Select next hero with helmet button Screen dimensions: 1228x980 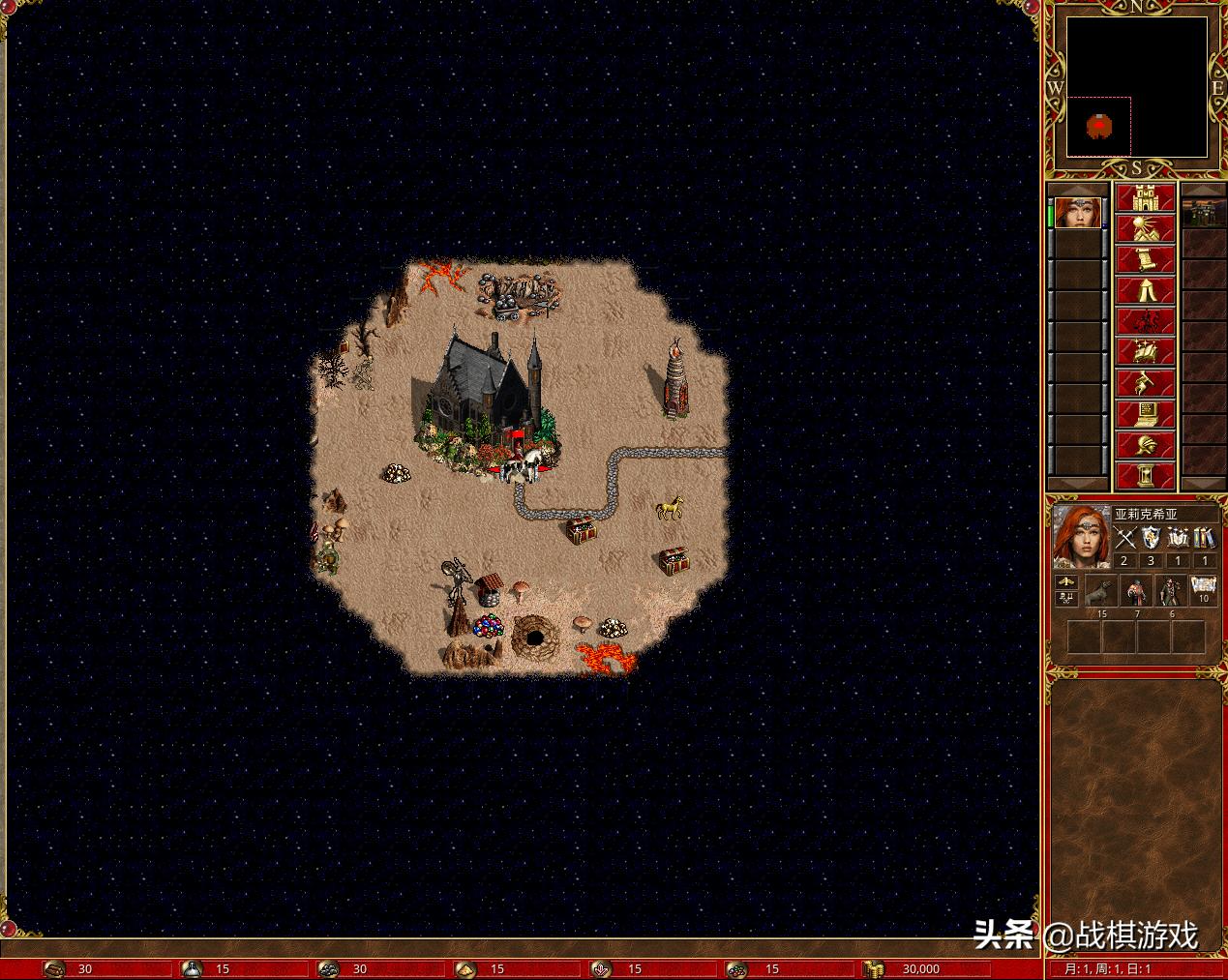tap(1146, 445)
